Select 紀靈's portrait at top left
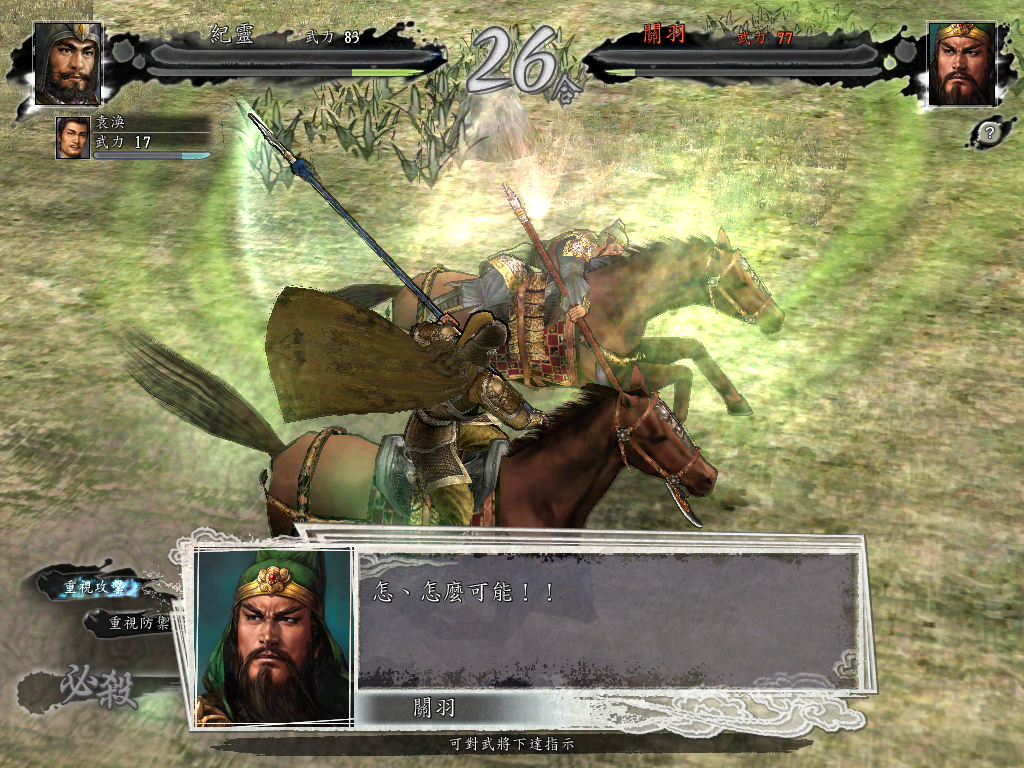This screenshot has height=768, width=1024. click(68, 64)
